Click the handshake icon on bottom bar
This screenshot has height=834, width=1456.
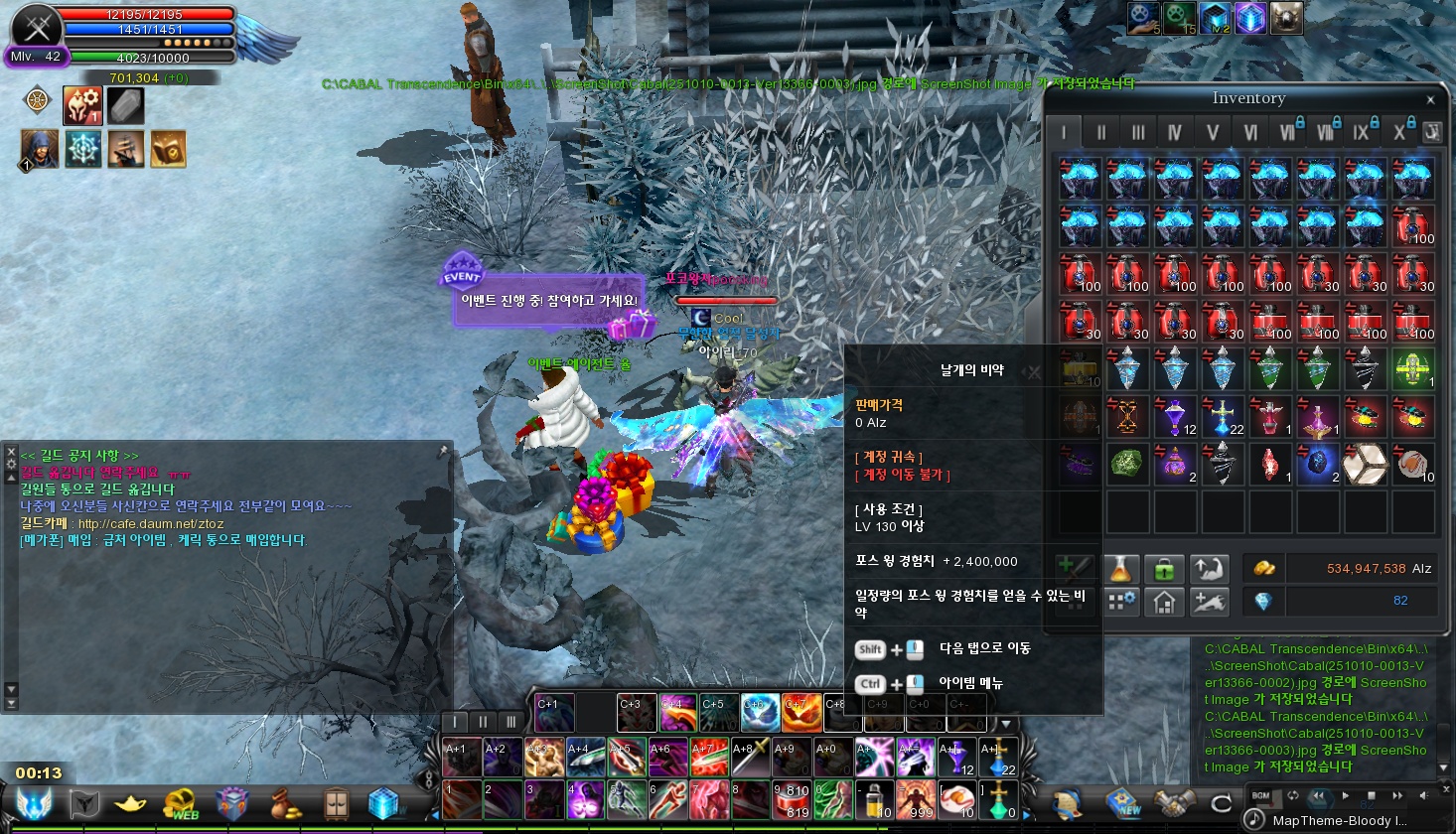pos(1173,802)
